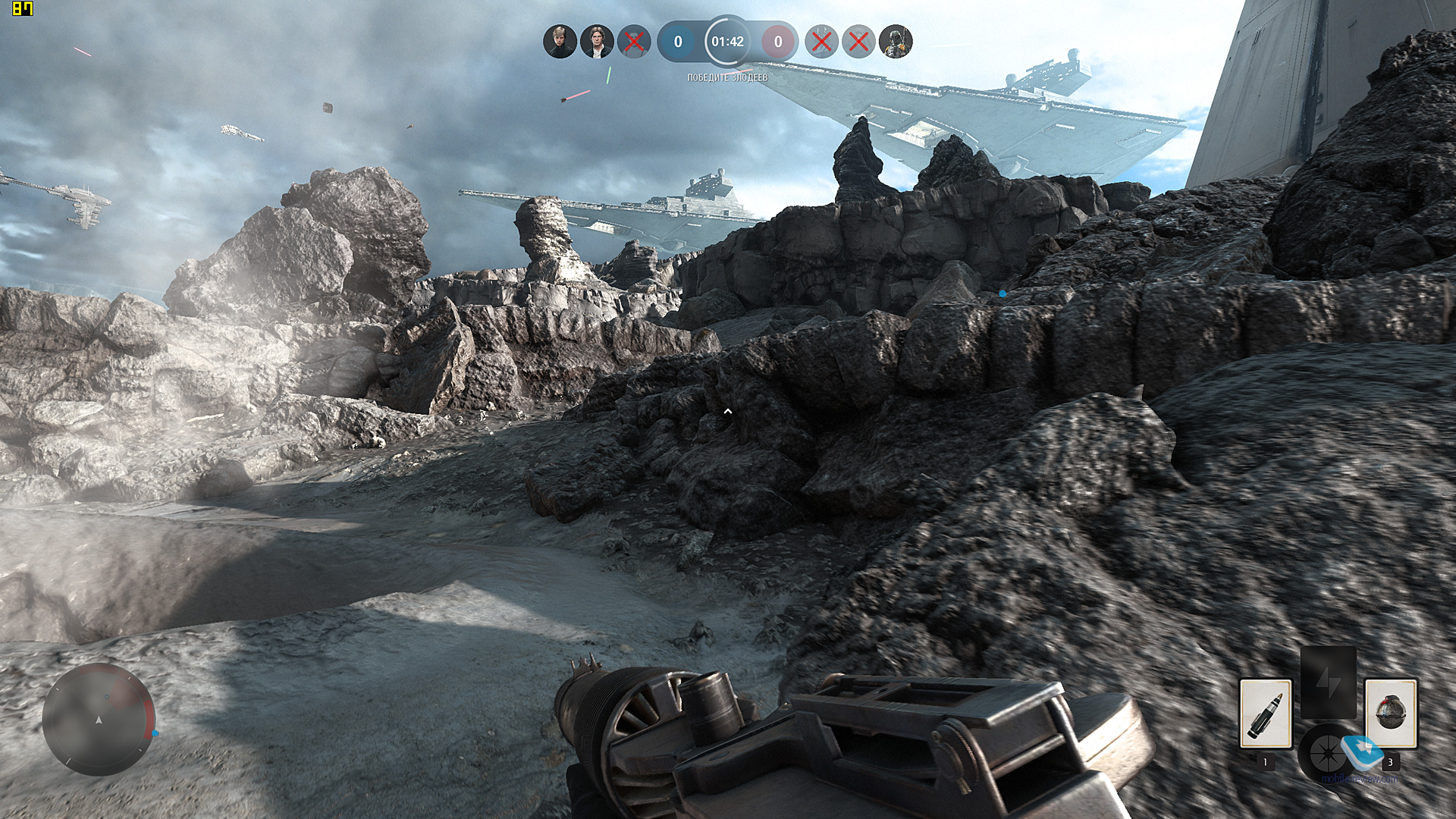Screen dimensions: 1456x819
Task: Select the rocket projectile star card
Action: [x=1265, y=714]
